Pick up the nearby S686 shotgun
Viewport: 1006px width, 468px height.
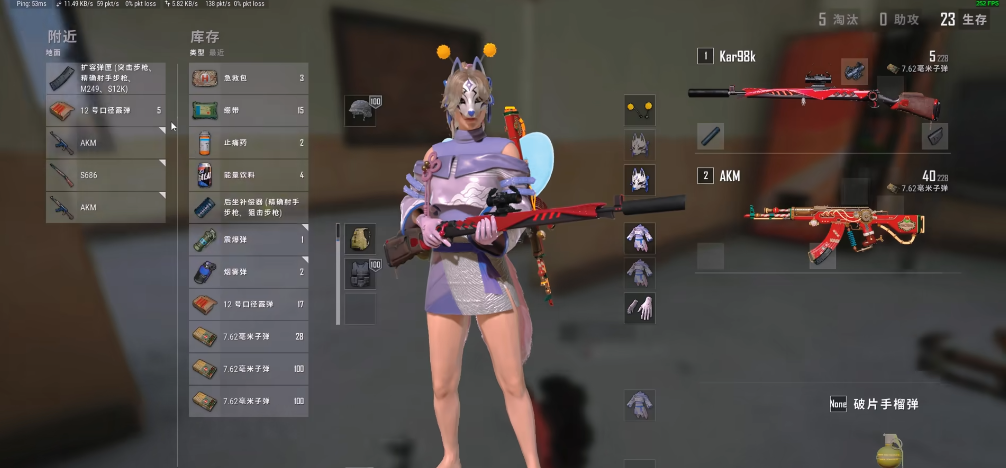(x=105, y=175)
